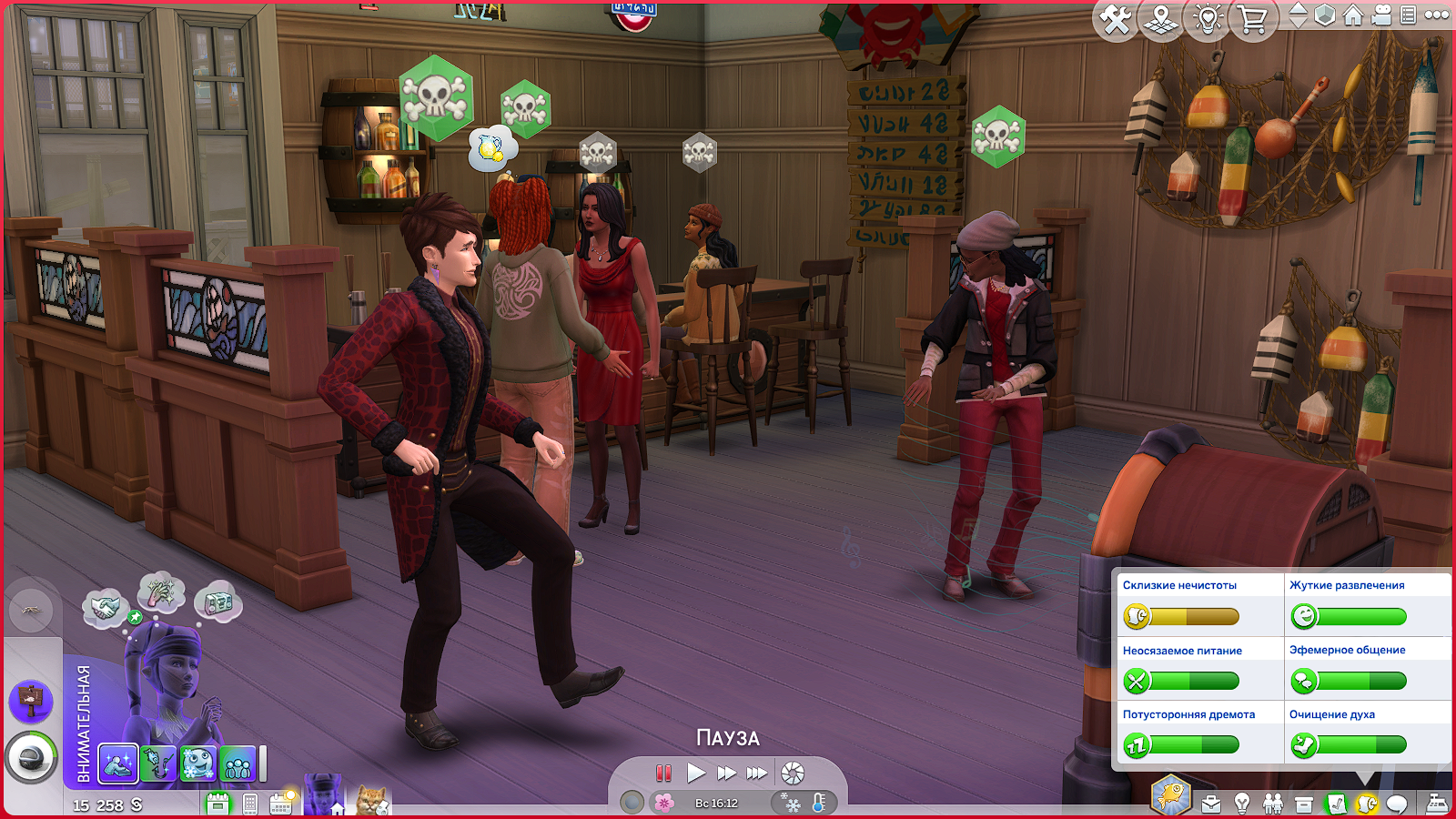The width and height of the screenshot is (1456, 819).
Task: Open the store shopping cart
Action: [1253, 19]
